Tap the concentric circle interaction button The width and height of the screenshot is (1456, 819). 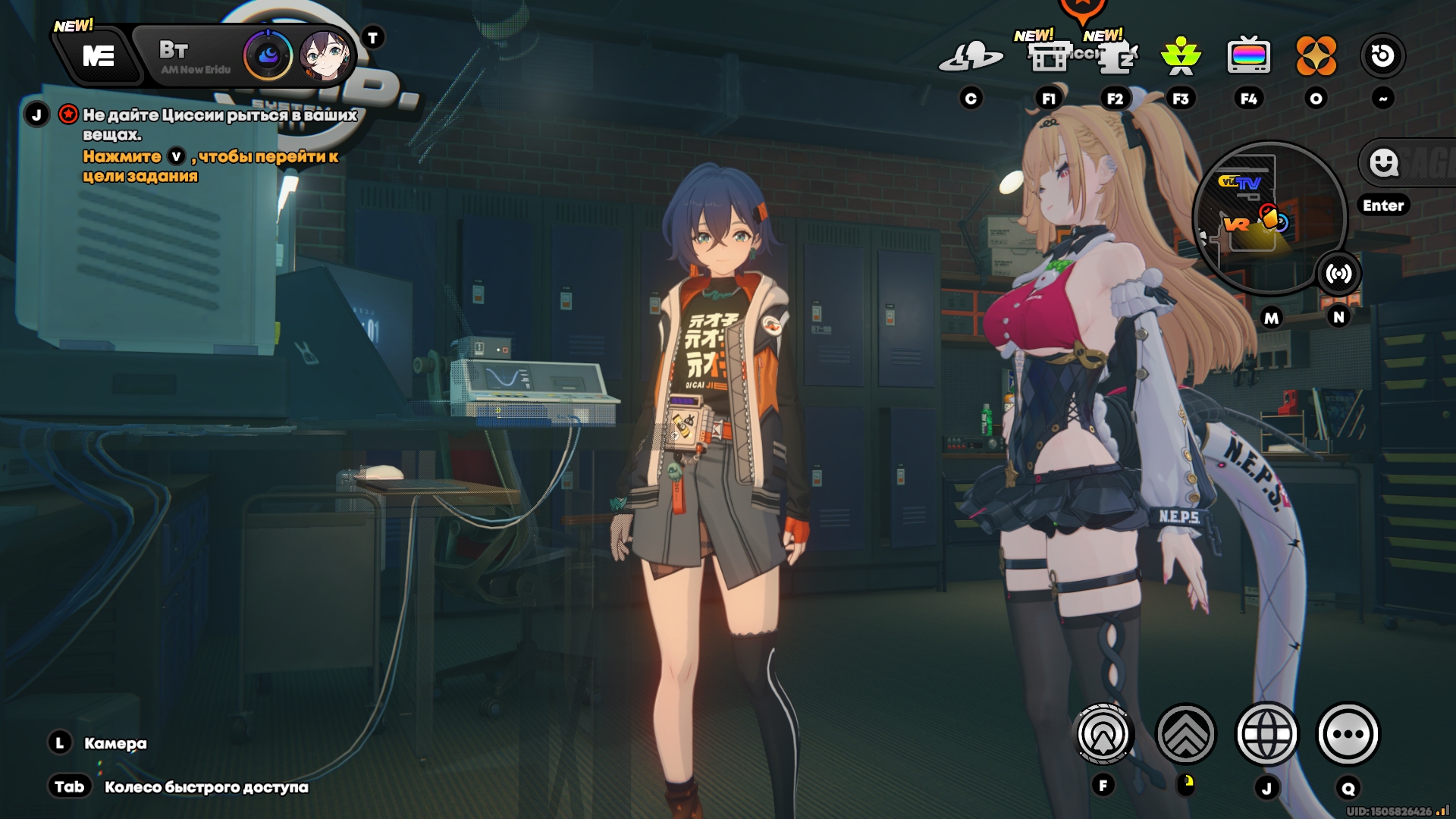point(1103,734)
